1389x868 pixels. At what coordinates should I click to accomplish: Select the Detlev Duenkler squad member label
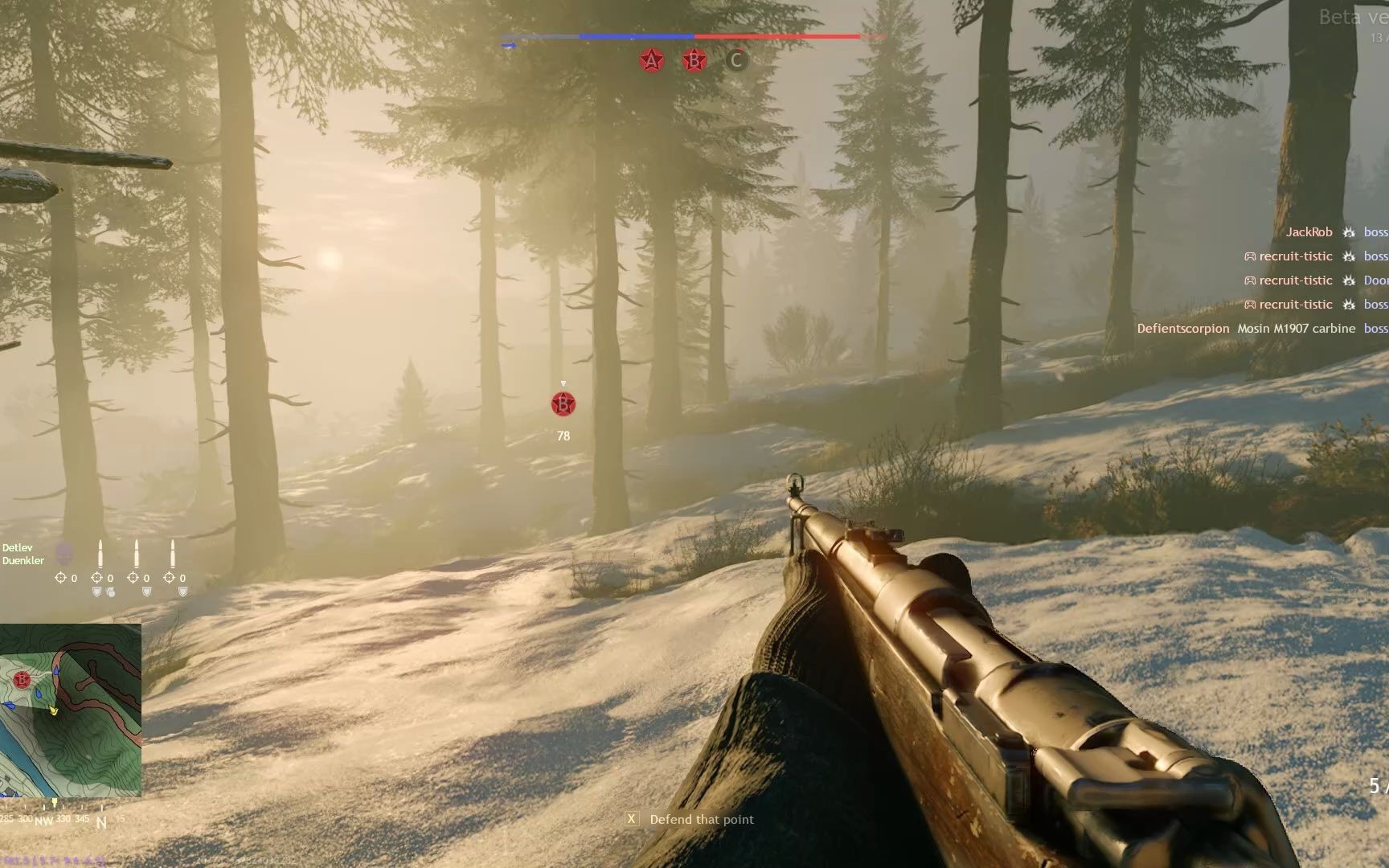pyautogui.click(x=23, y=554)
